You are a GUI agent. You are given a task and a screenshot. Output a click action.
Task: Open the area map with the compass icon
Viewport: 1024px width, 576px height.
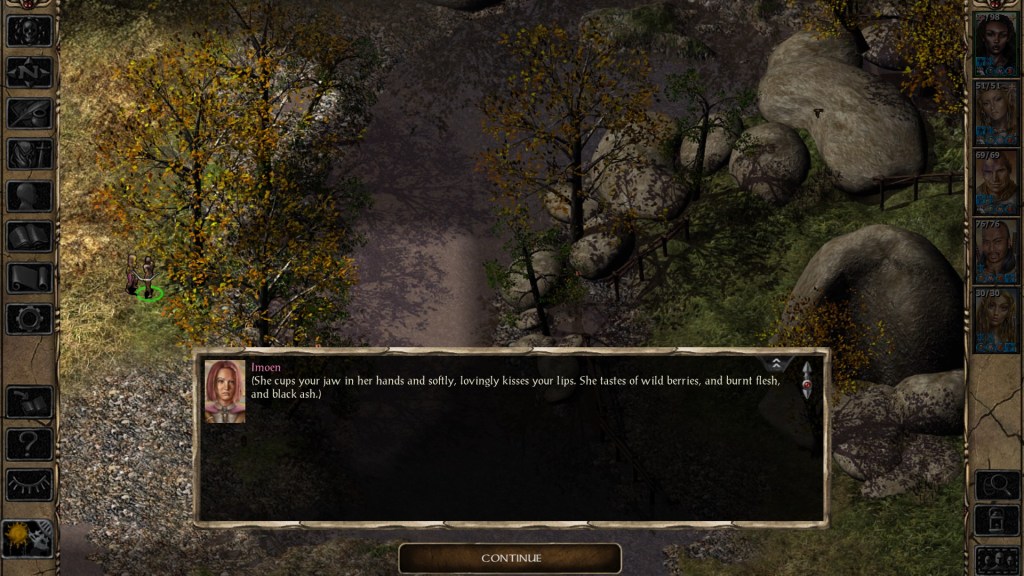point(29,72)
